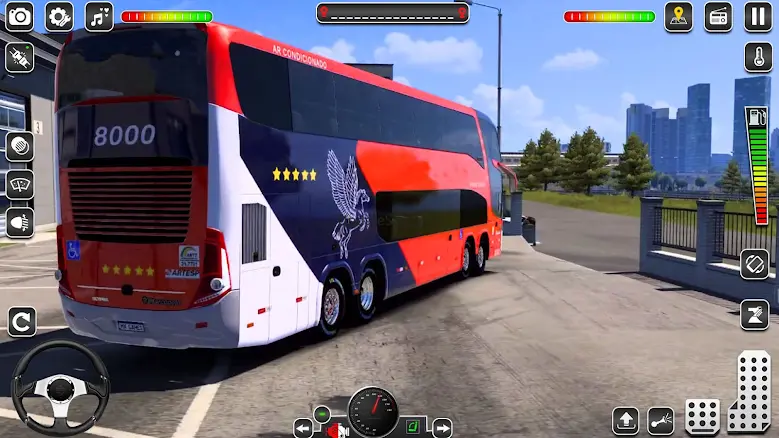The image size is (779, 438).
Task: Tap the button below the rotate icon
Action: [x=755, y=314]
